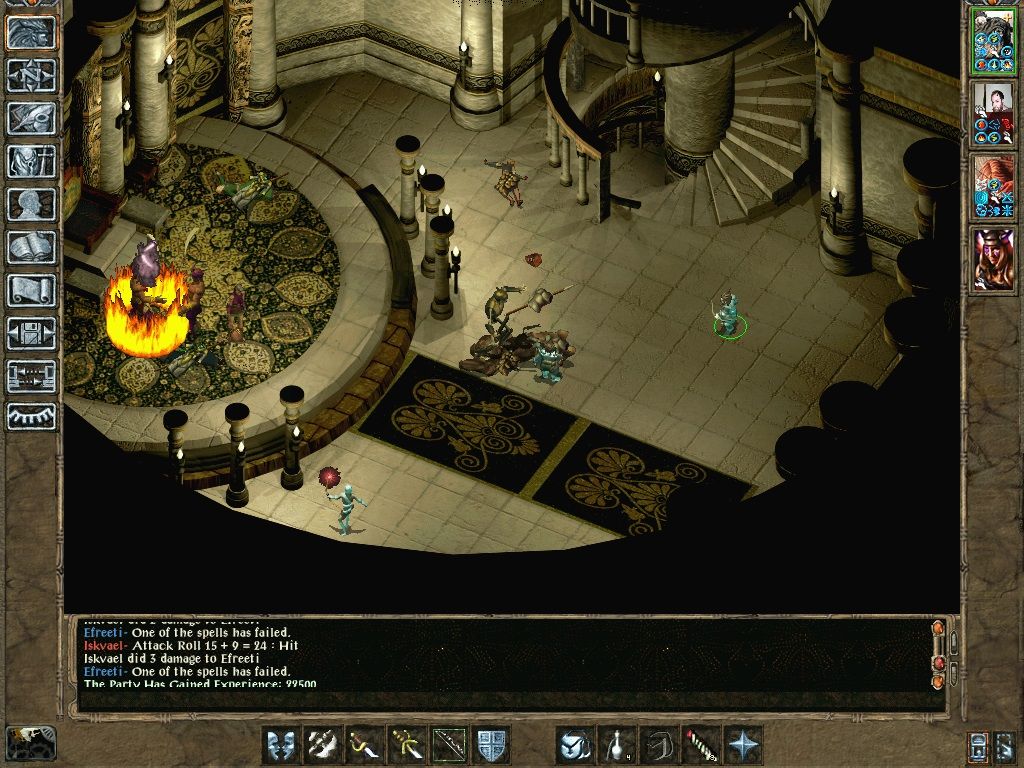
Task: Use the potion quick item slot
Action: pos(617,745)
